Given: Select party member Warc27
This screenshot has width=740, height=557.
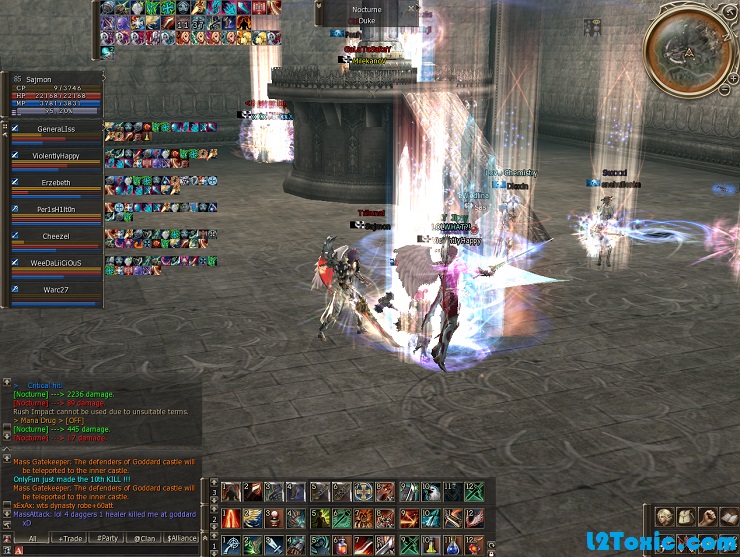Looking at the screenshot, I should [56, 289].
